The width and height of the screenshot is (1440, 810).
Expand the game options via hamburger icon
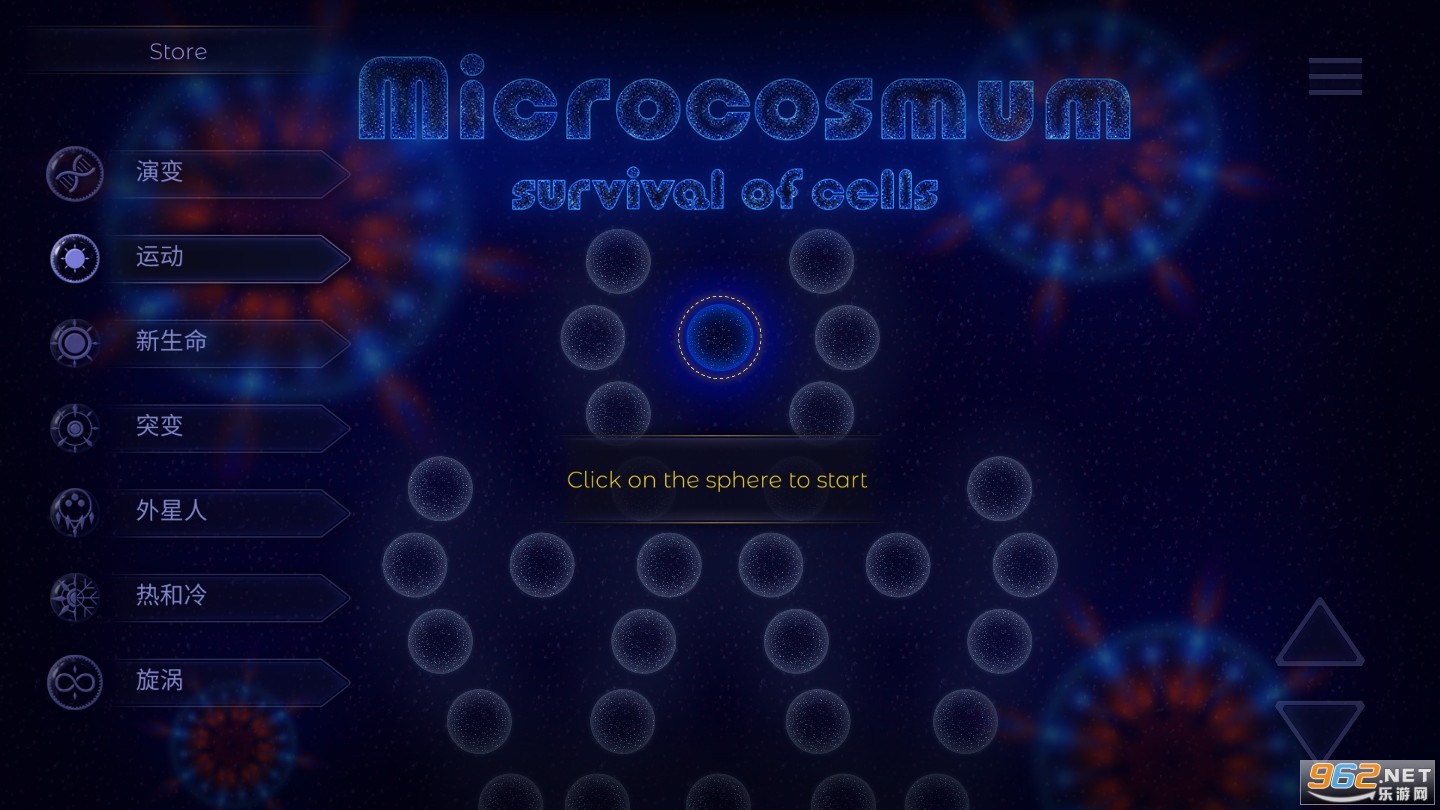[x=1335, y=76]
